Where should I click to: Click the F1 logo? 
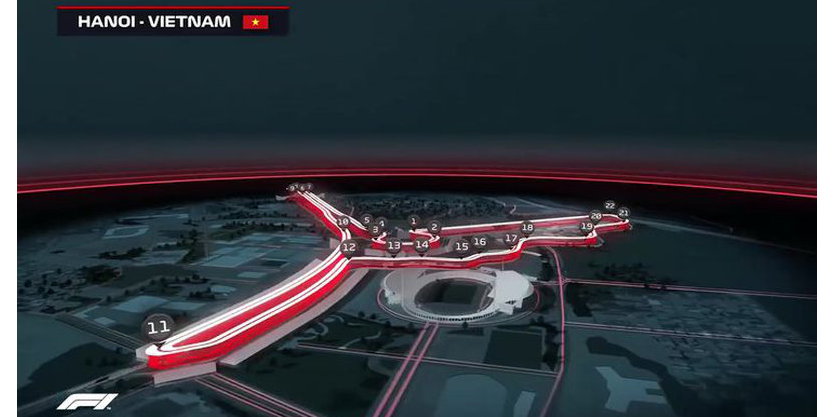[87, 402]
